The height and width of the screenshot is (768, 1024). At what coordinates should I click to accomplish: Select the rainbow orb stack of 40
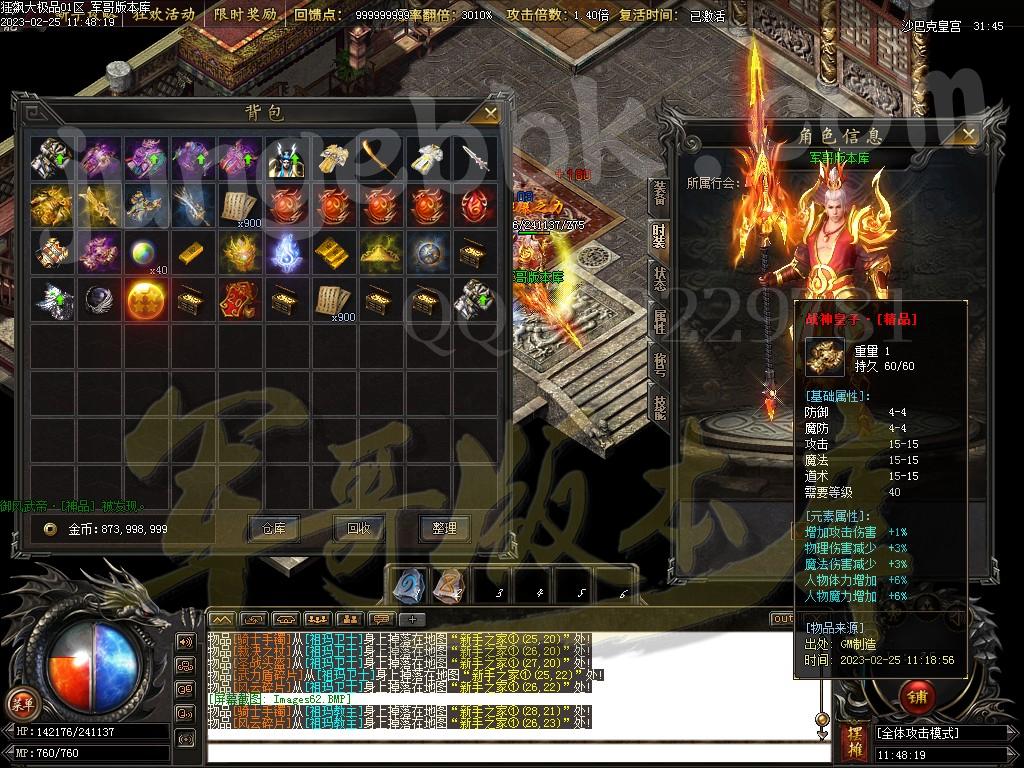point(143,252)
